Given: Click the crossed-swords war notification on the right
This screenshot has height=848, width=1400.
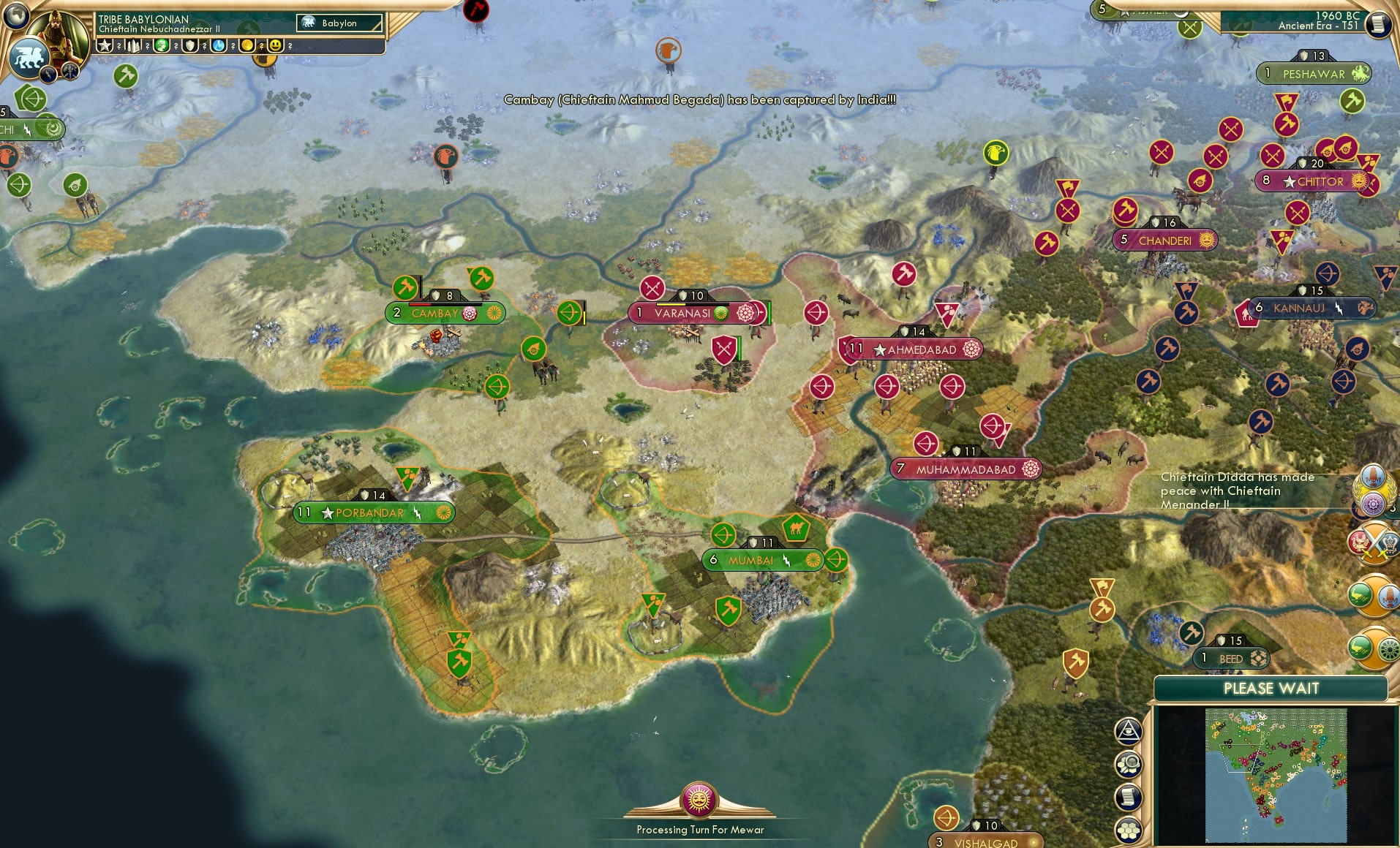Looking at the screenshot, I should [1374, 545].
